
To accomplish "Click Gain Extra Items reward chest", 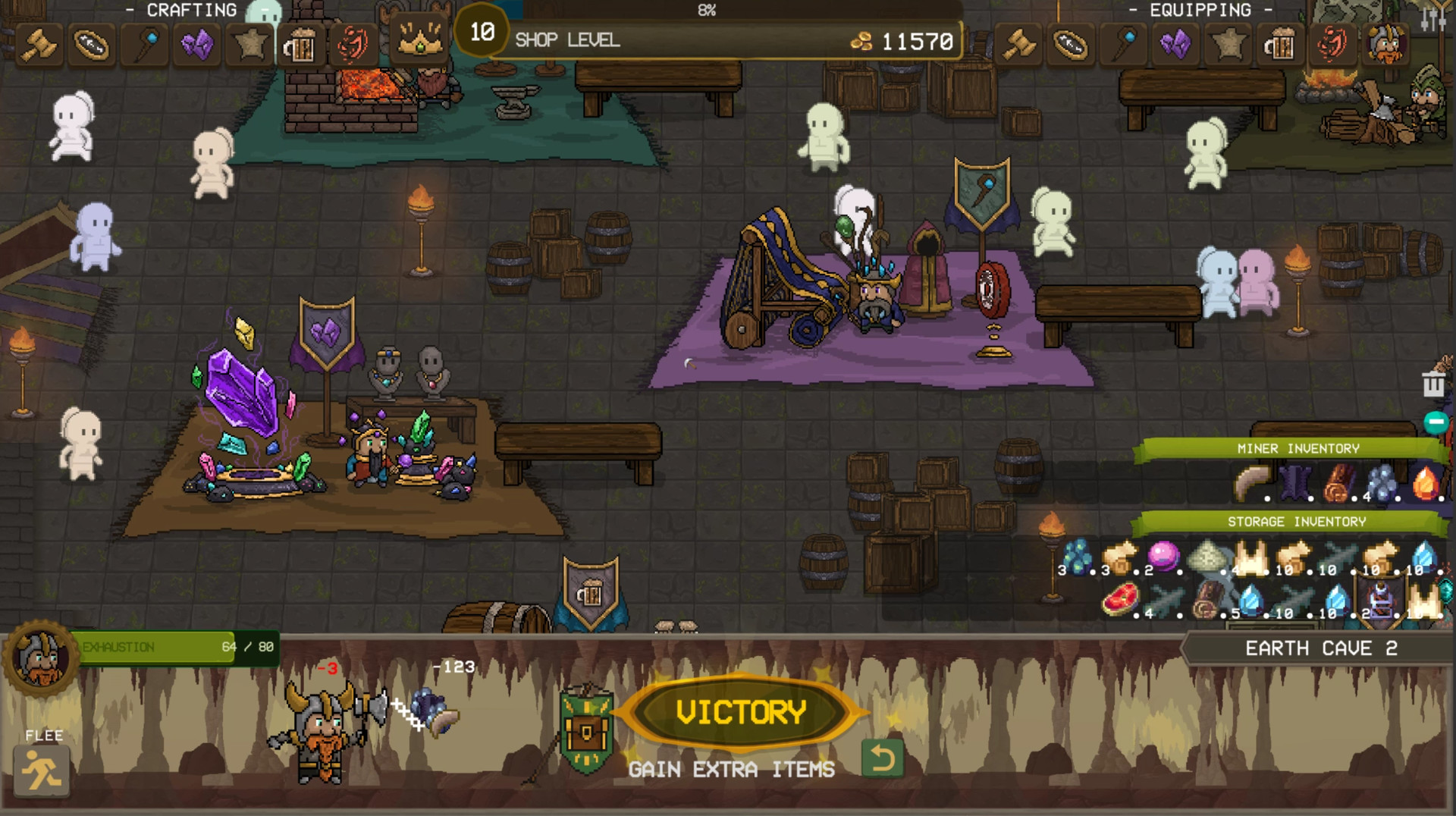I will click(x=588, y=730).
